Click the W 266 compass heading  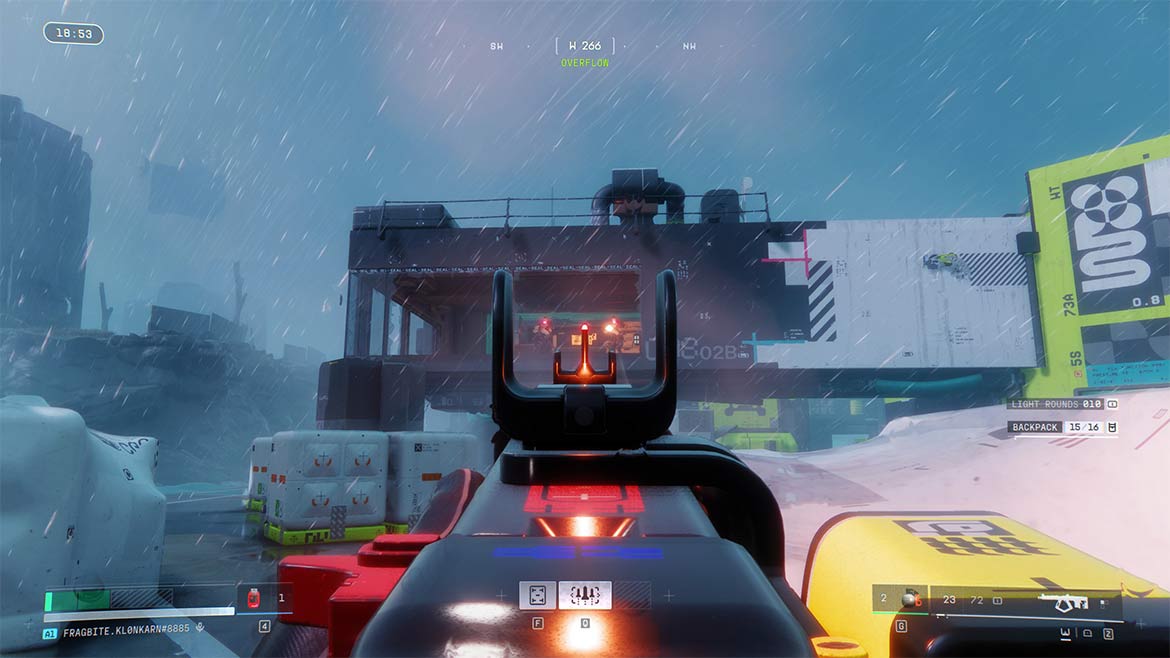585,46
